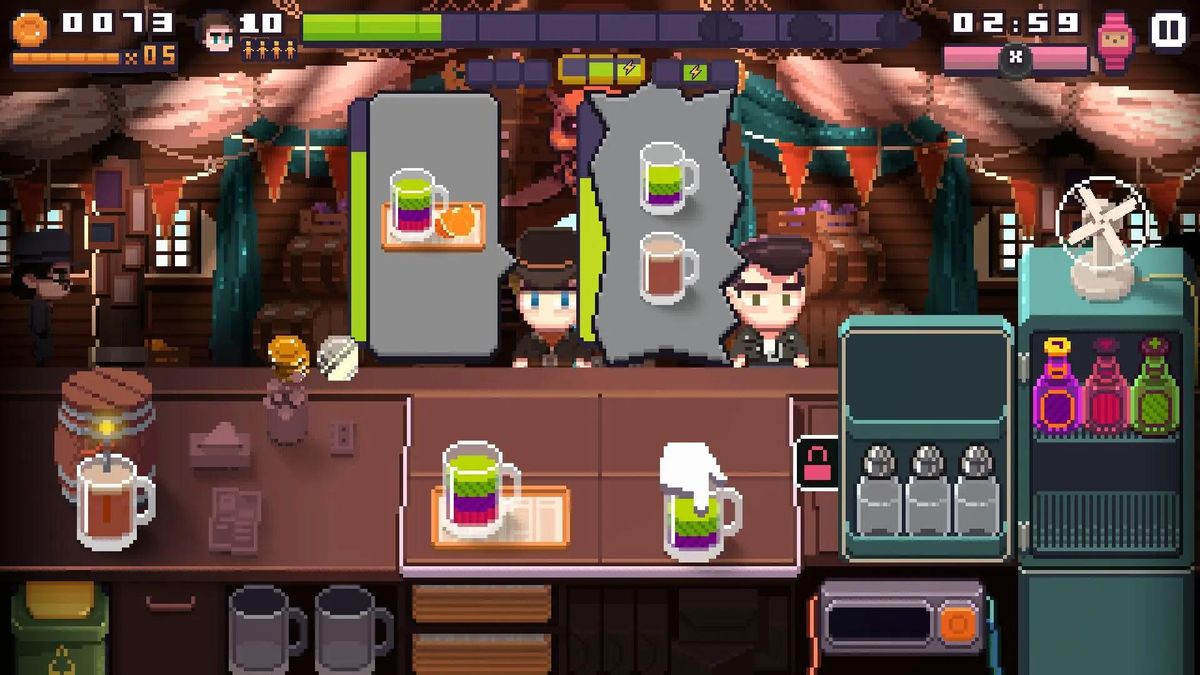The width and height of the screenshot is (1200, 675).
Task: Pick the purple syrup bottle
Action: (x=1057, y=385)
